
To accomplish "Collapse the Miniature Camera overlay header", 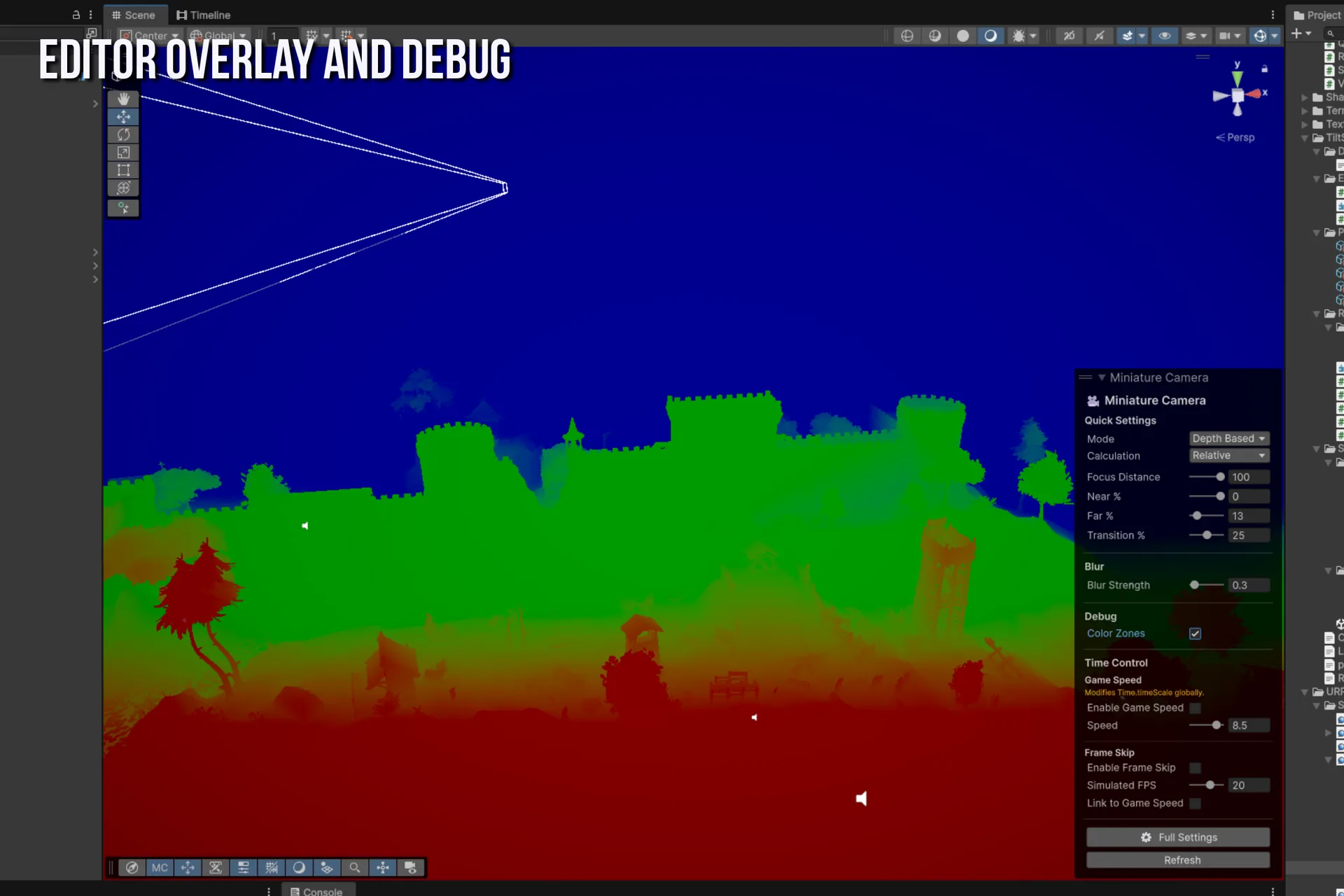I will pos(1102,377).
